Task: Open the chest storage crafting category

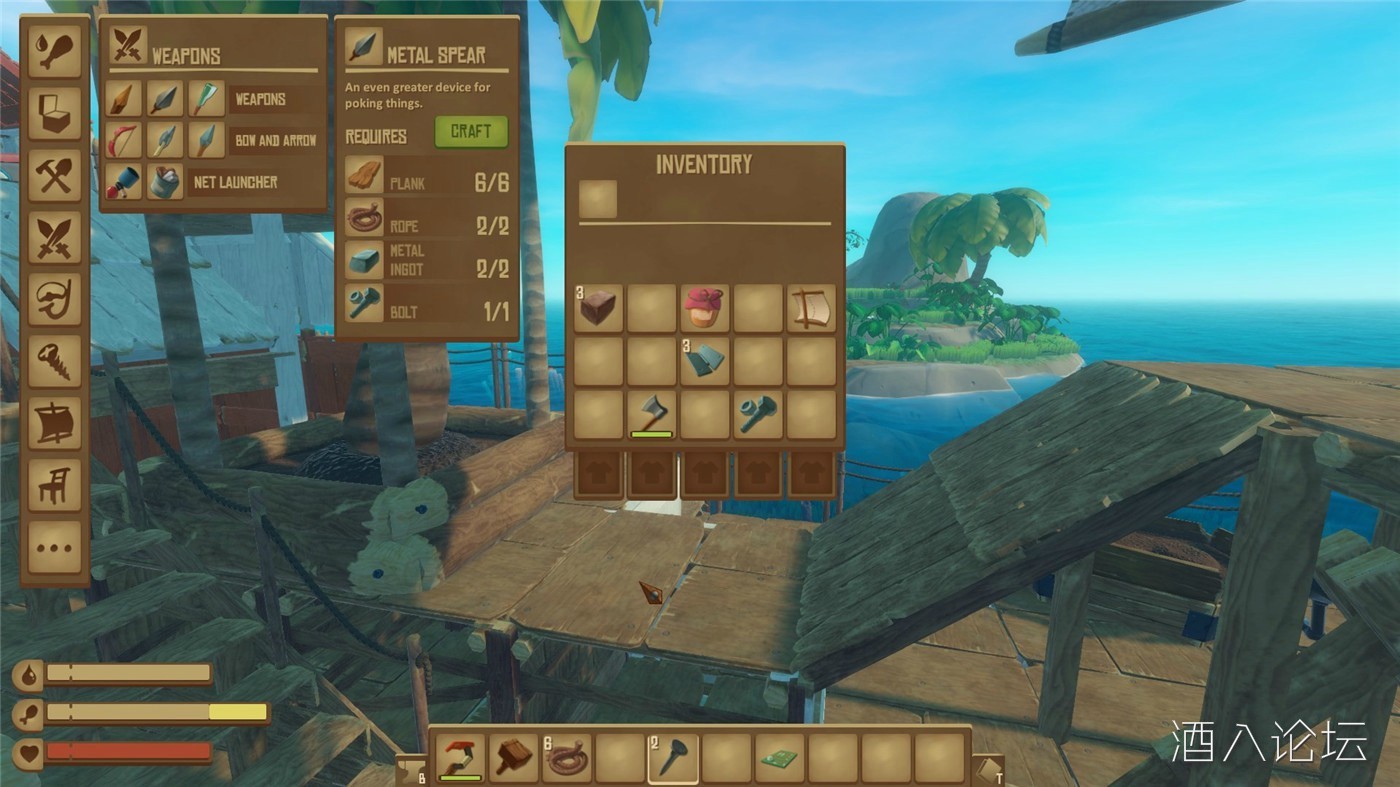Action: [54, 112]
